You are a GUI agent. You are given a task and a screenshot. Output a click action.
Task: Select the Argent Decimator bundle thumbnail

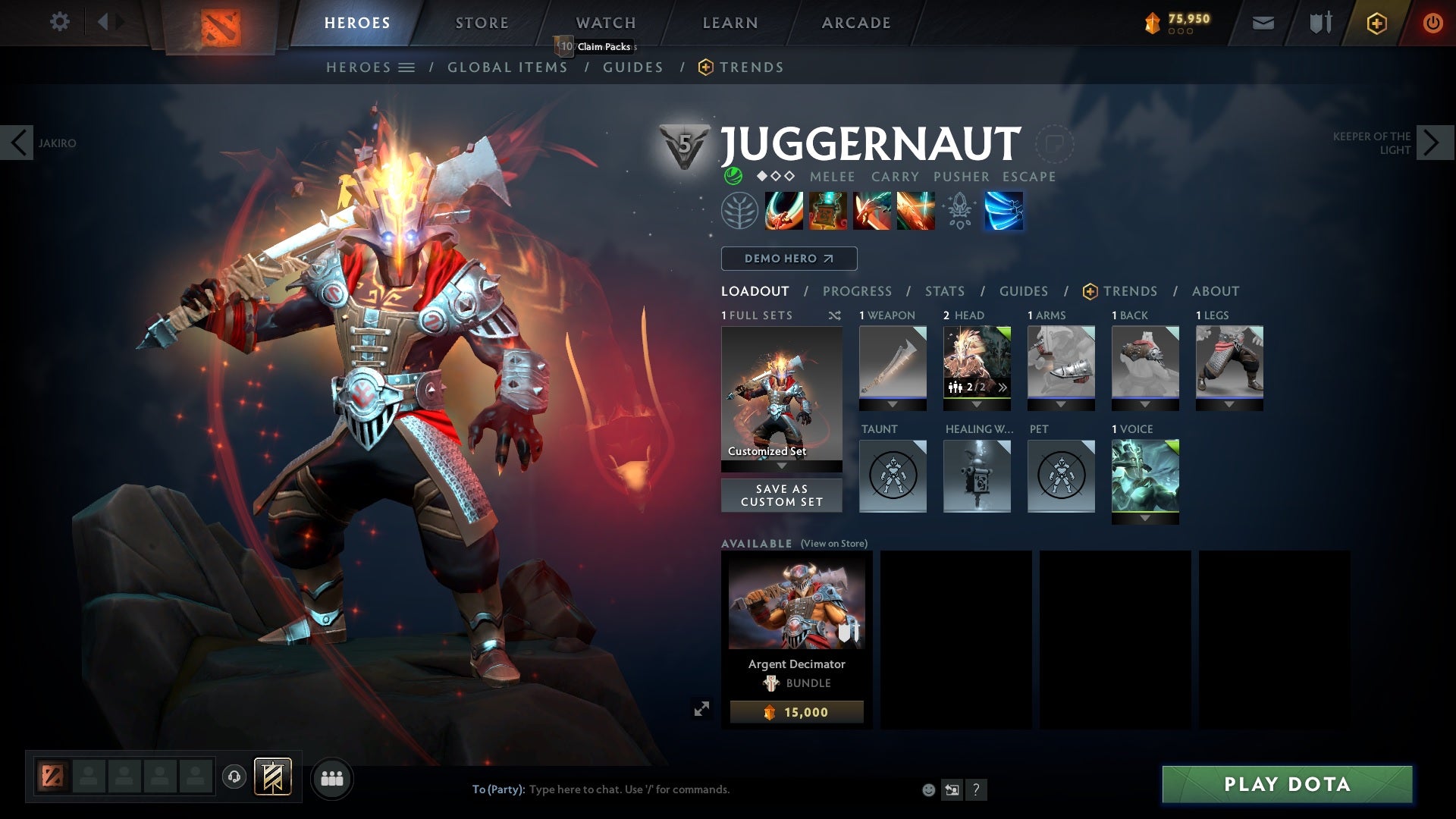coord(795,601)
